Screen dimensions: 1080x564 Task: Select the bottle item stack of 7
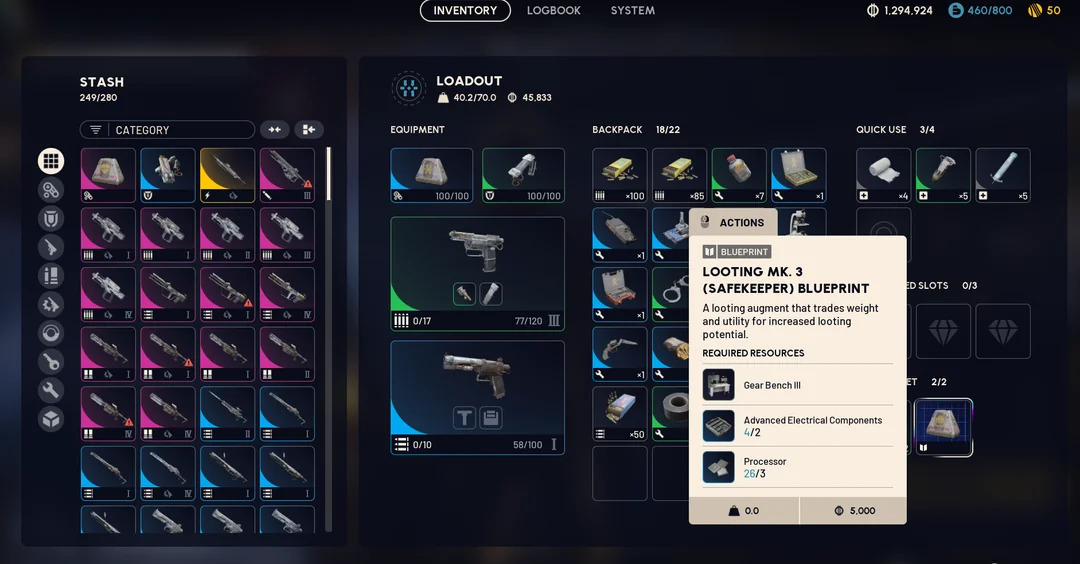point(739,175)
